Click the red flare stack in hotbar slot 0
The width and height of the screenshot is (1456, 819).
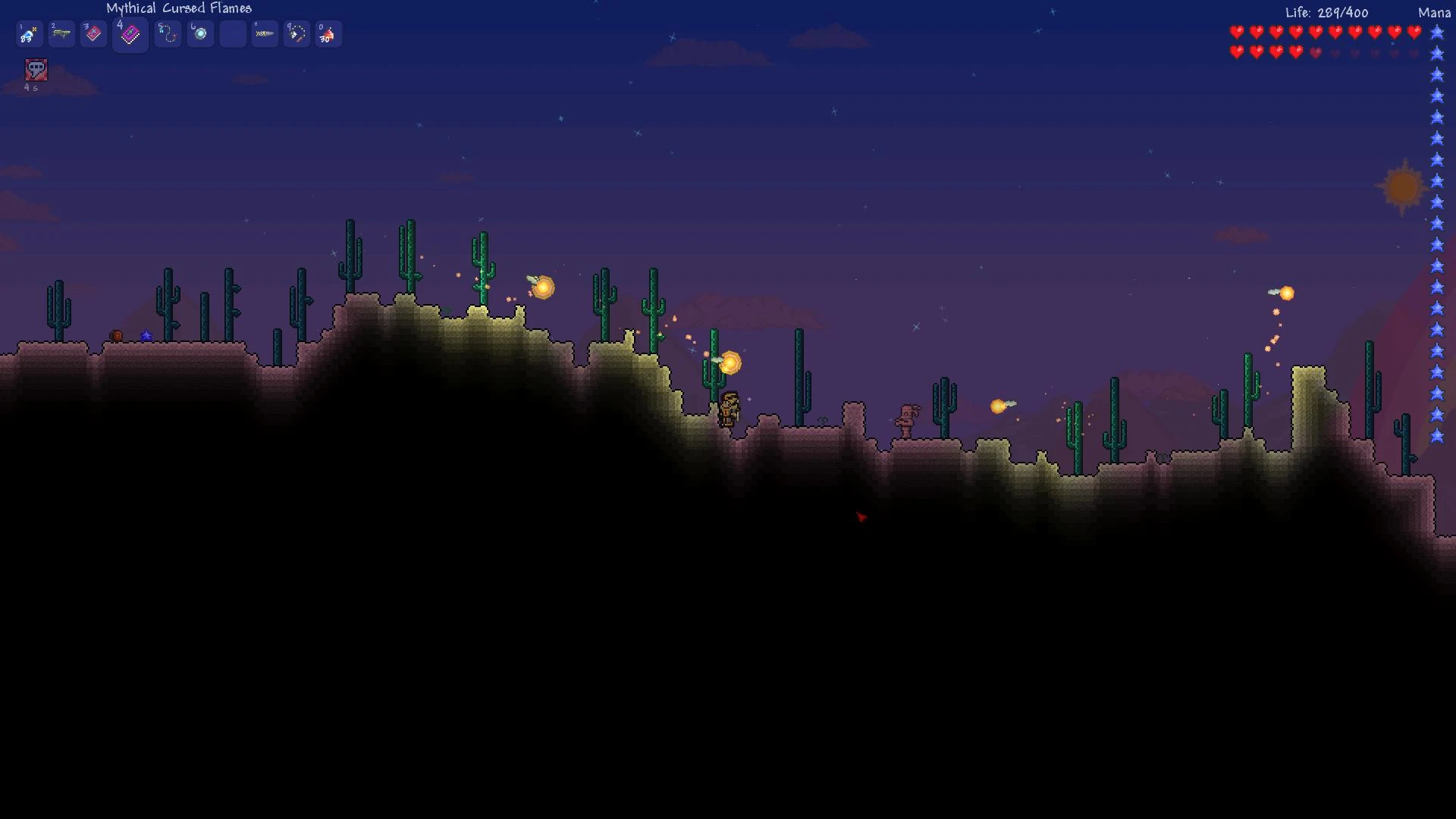328,33
